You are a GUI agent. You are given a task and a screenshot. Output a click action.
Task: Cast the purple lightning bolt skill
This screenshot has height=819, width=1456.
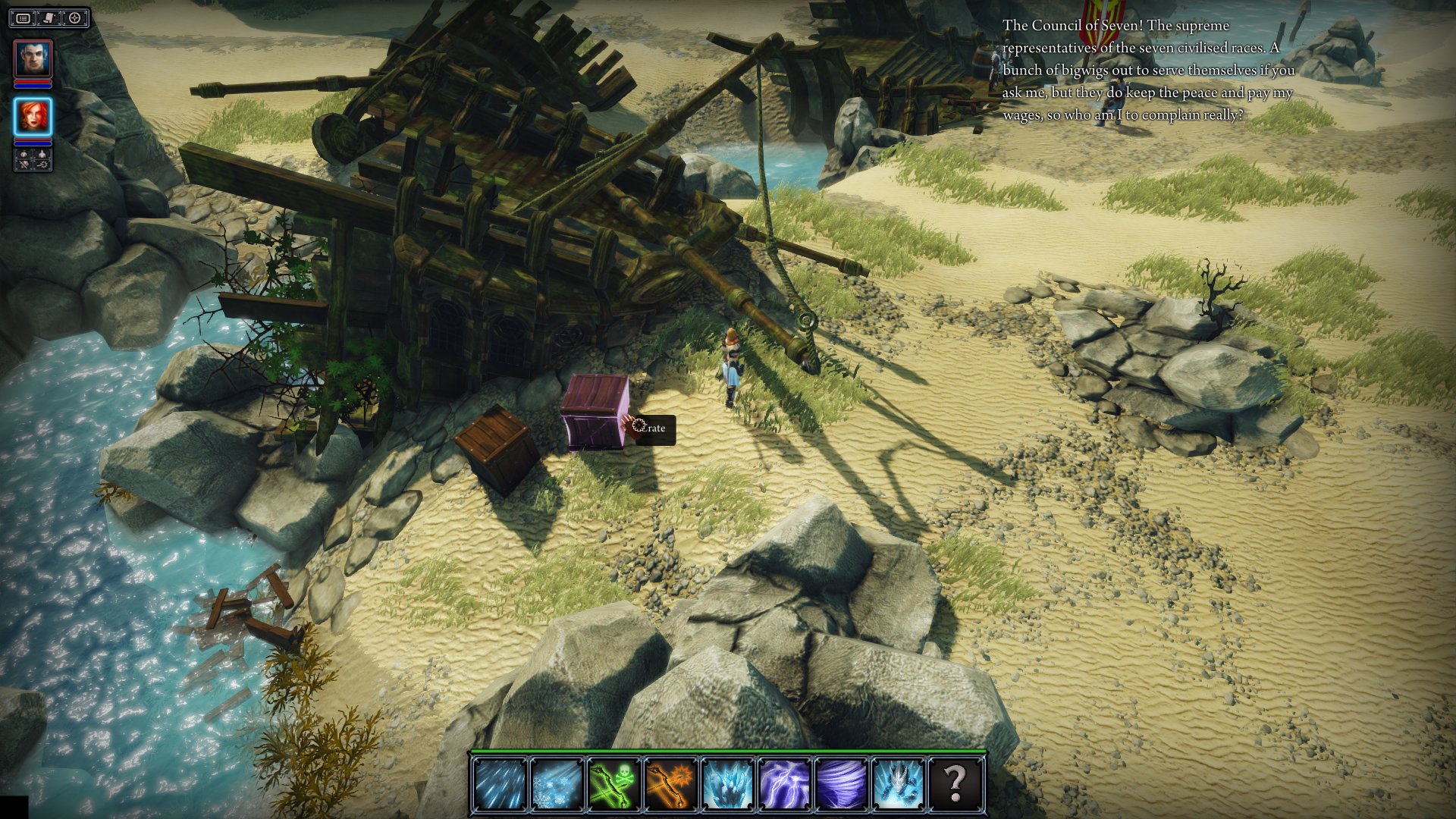pyautogui.click(x=785, y=783)
